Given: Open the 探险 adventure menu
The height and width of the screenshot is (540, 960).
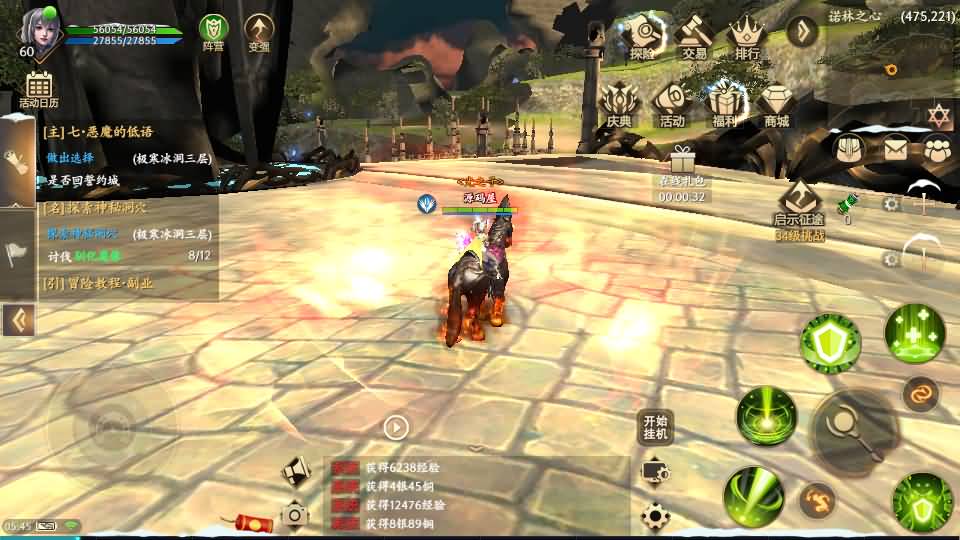Looking at the screenshot, I should [x=642, y=35].
